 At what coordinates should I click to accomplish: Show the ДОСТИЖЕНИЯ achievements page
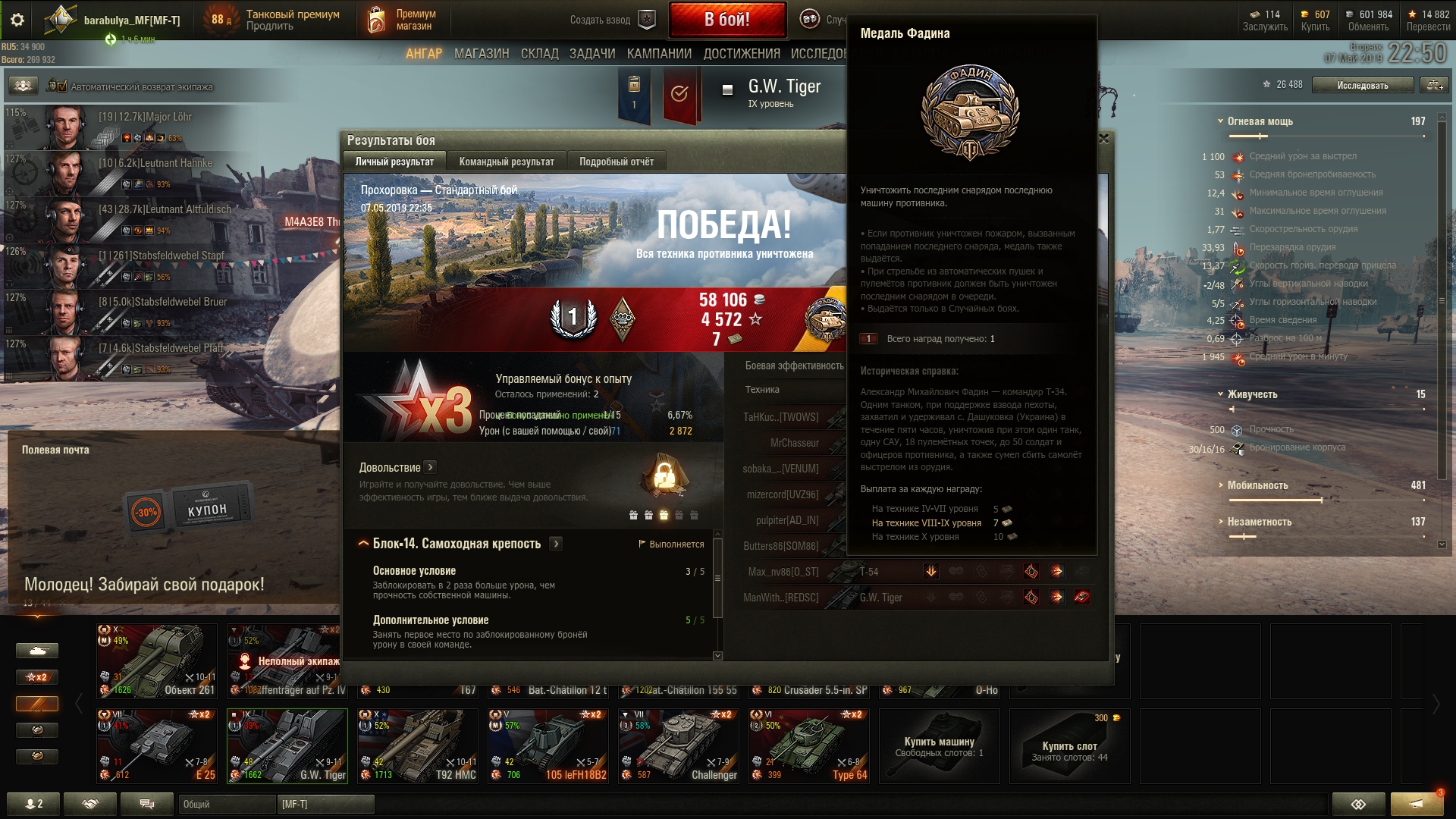742,54
